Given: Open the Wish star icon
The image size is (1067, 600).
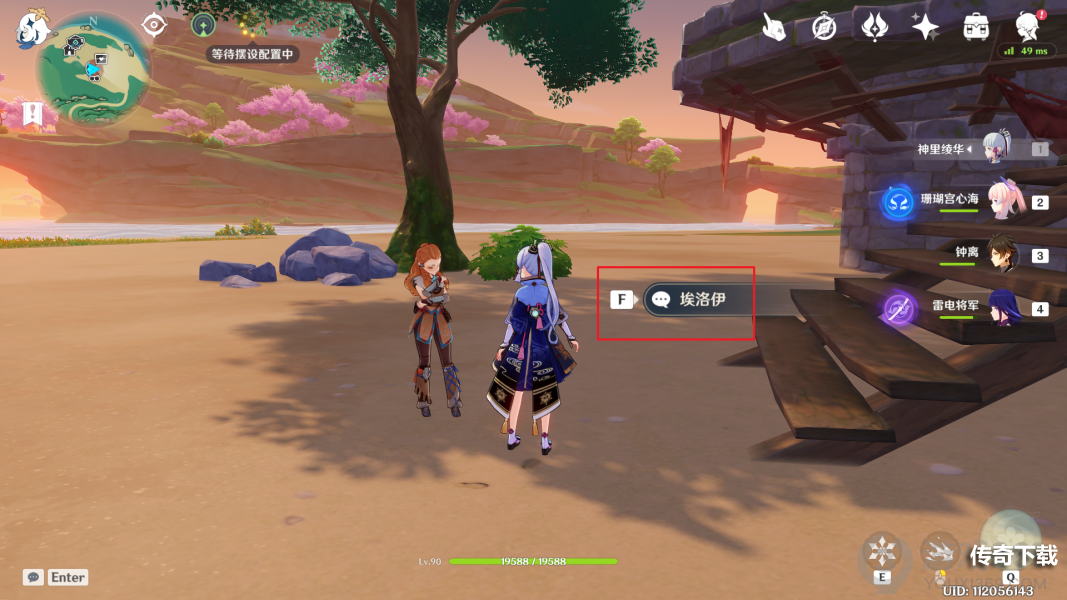Looking at the screenshot, I should click(x=925, y=27).
